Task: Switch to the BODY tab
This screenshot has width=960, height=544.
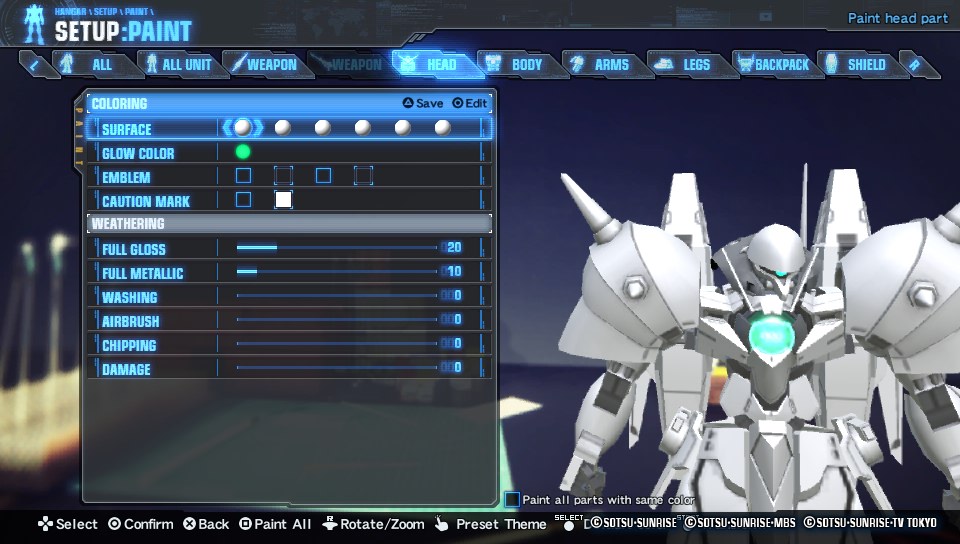Action: coord(516,64)
